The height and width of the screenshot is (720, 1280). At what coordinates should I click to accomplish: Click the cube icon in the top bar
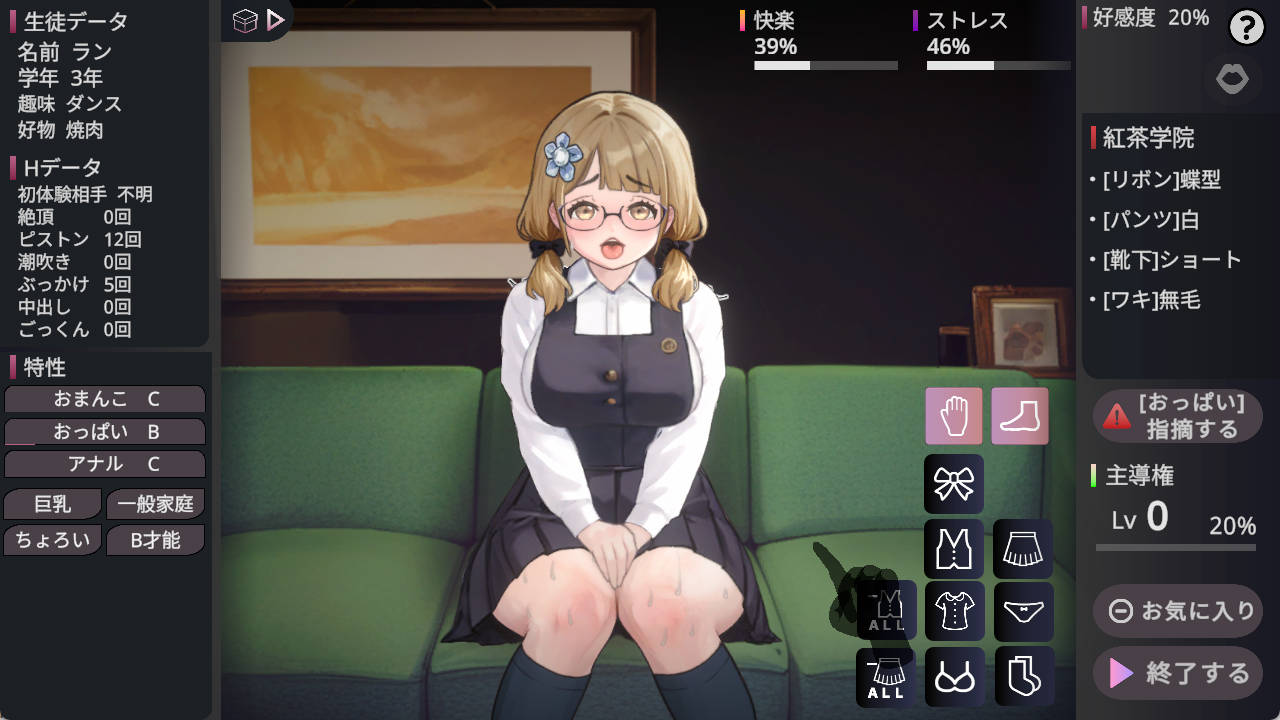point(245,20)
